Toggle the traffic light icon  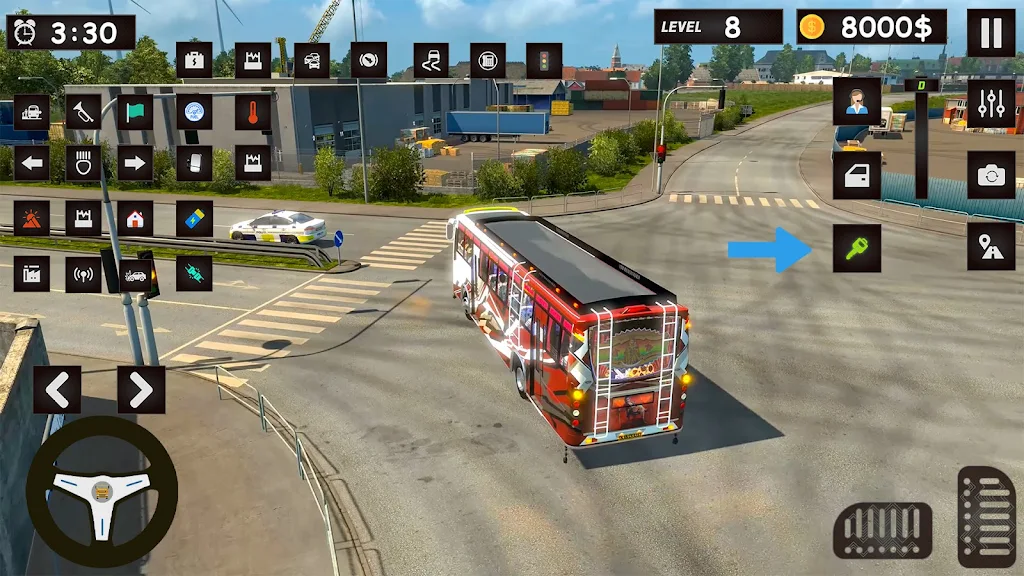coord(544,60)
